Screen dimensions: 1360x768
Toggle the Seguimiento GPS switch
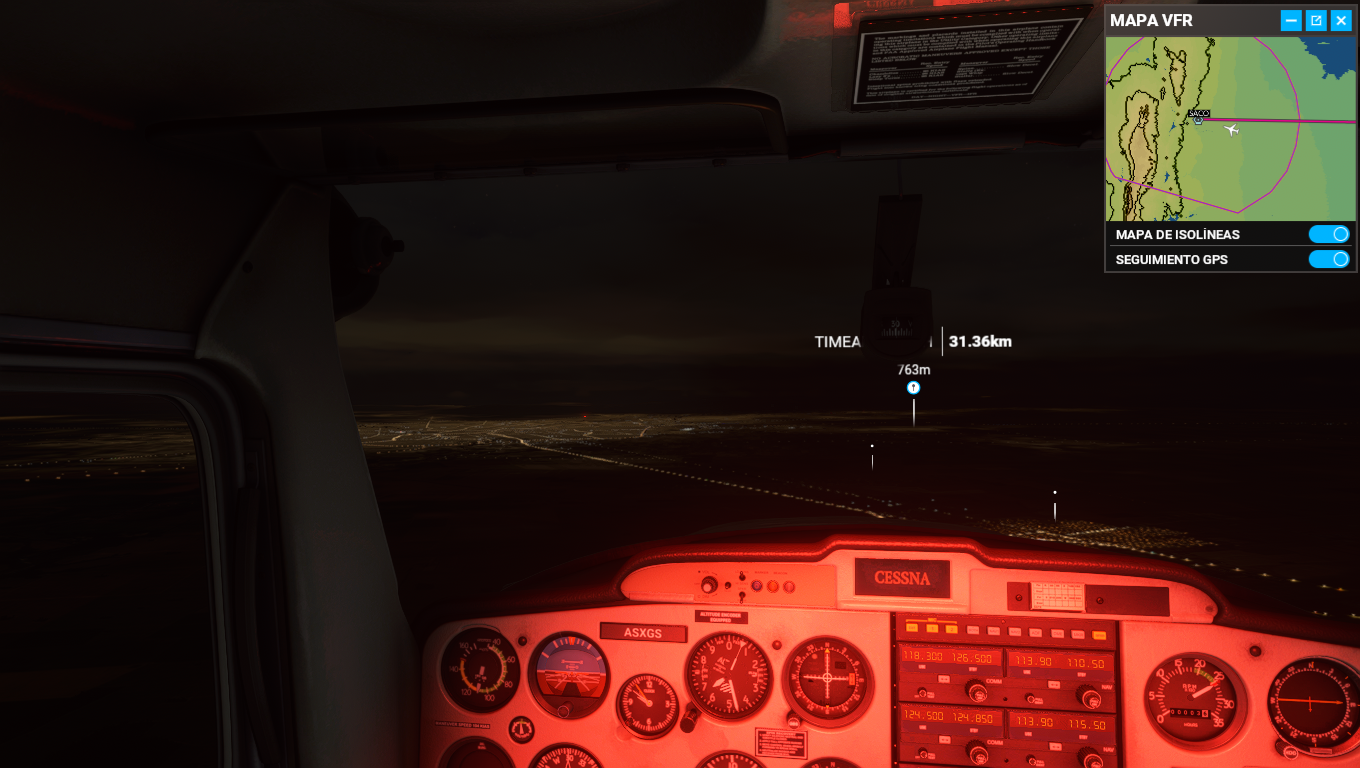[1329, 259]
